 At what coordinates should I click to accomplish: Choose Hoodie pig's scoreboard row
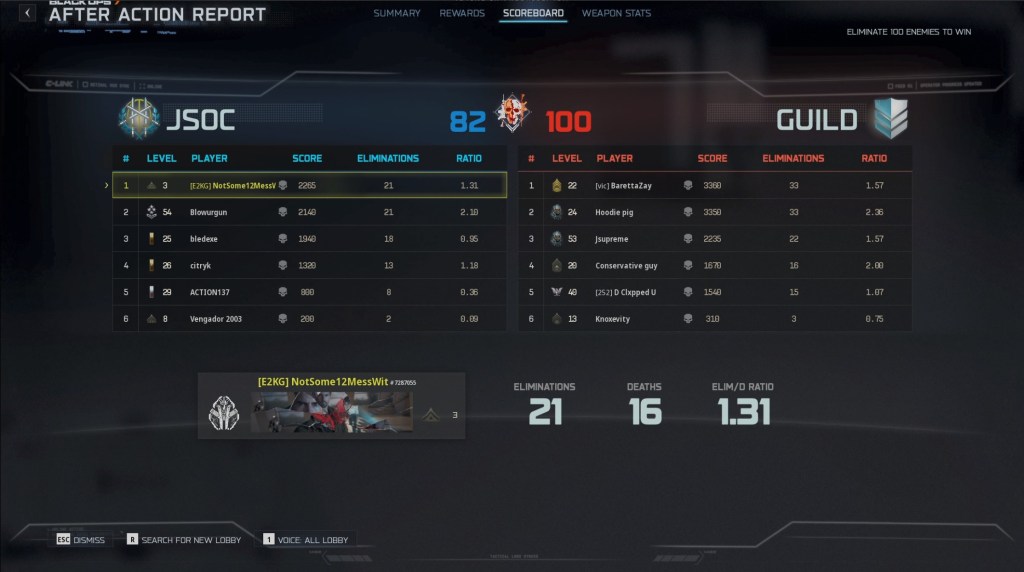pyautogui.click(x=715, y=212)
